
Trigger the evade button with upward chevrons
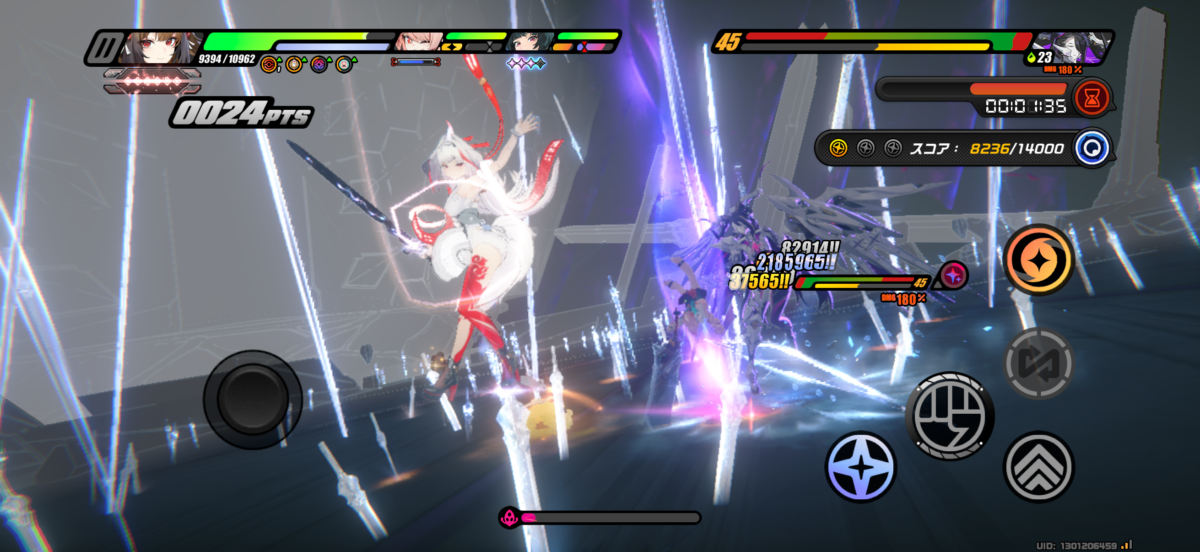pos(1038,466)
